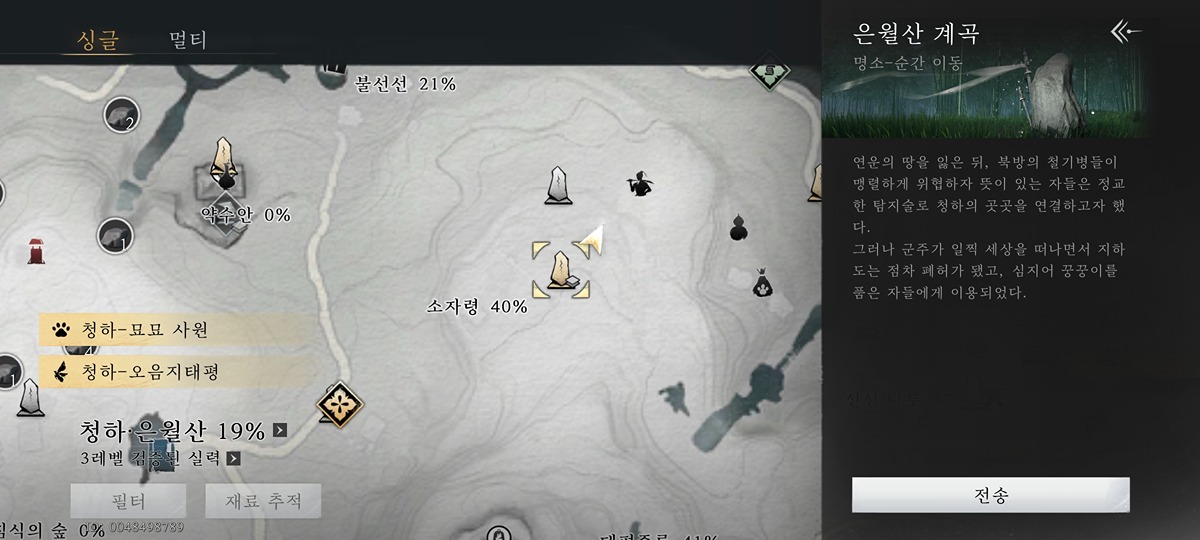Click the gold flower diamond marker
Image resolution: width=1200 pixels, height=540 pixels.
340,404
